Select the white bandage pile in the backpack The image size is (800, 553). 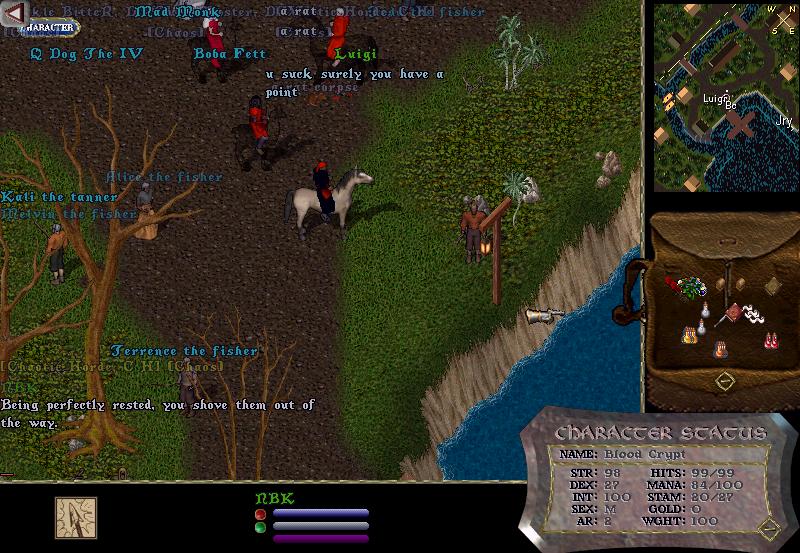click(x=757, y=316)
